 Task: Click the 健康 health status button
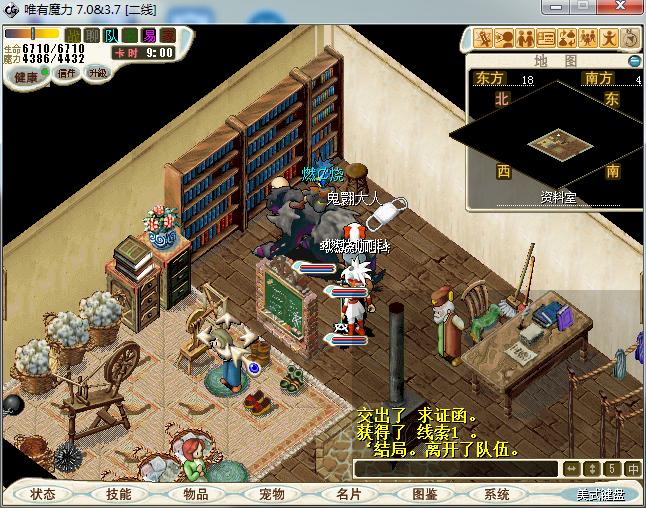(26, 77)
